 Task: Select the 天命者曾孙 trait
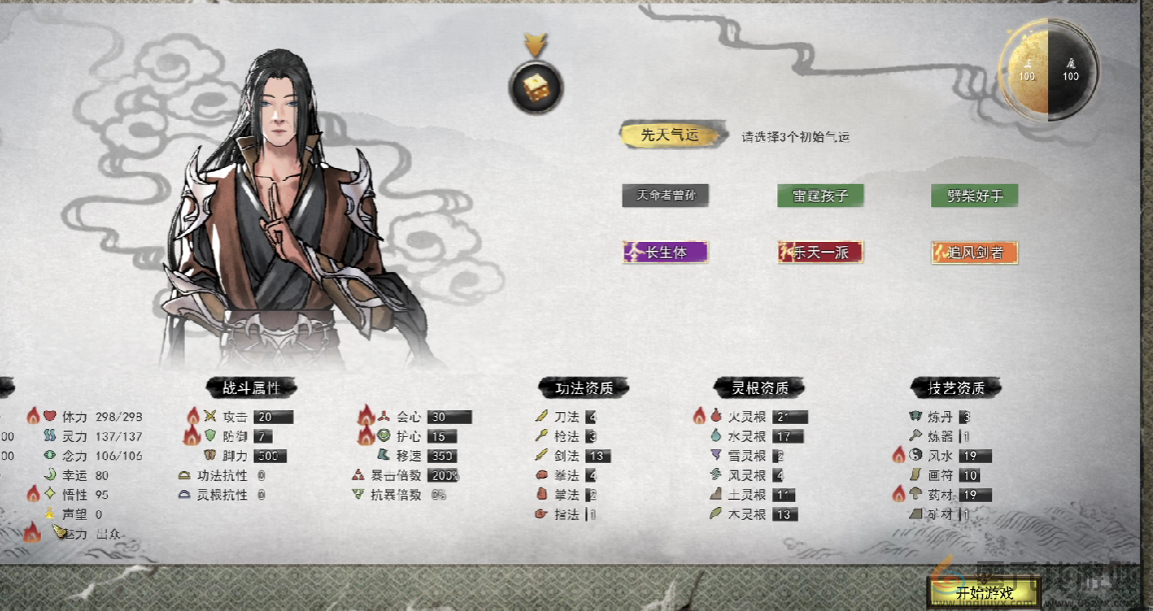665,196
